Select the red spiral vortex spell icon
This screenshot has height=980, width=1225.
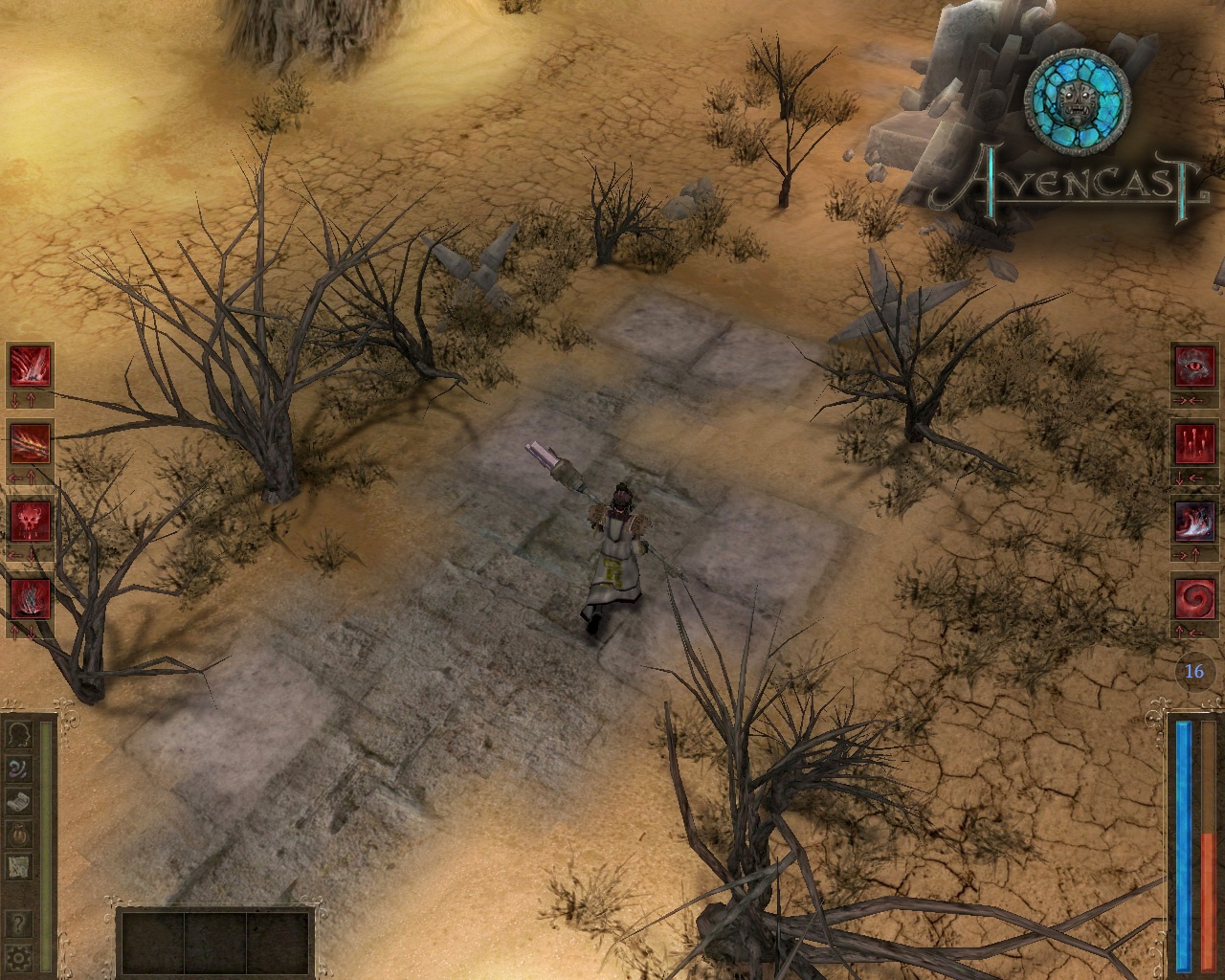pos(1193,597)
